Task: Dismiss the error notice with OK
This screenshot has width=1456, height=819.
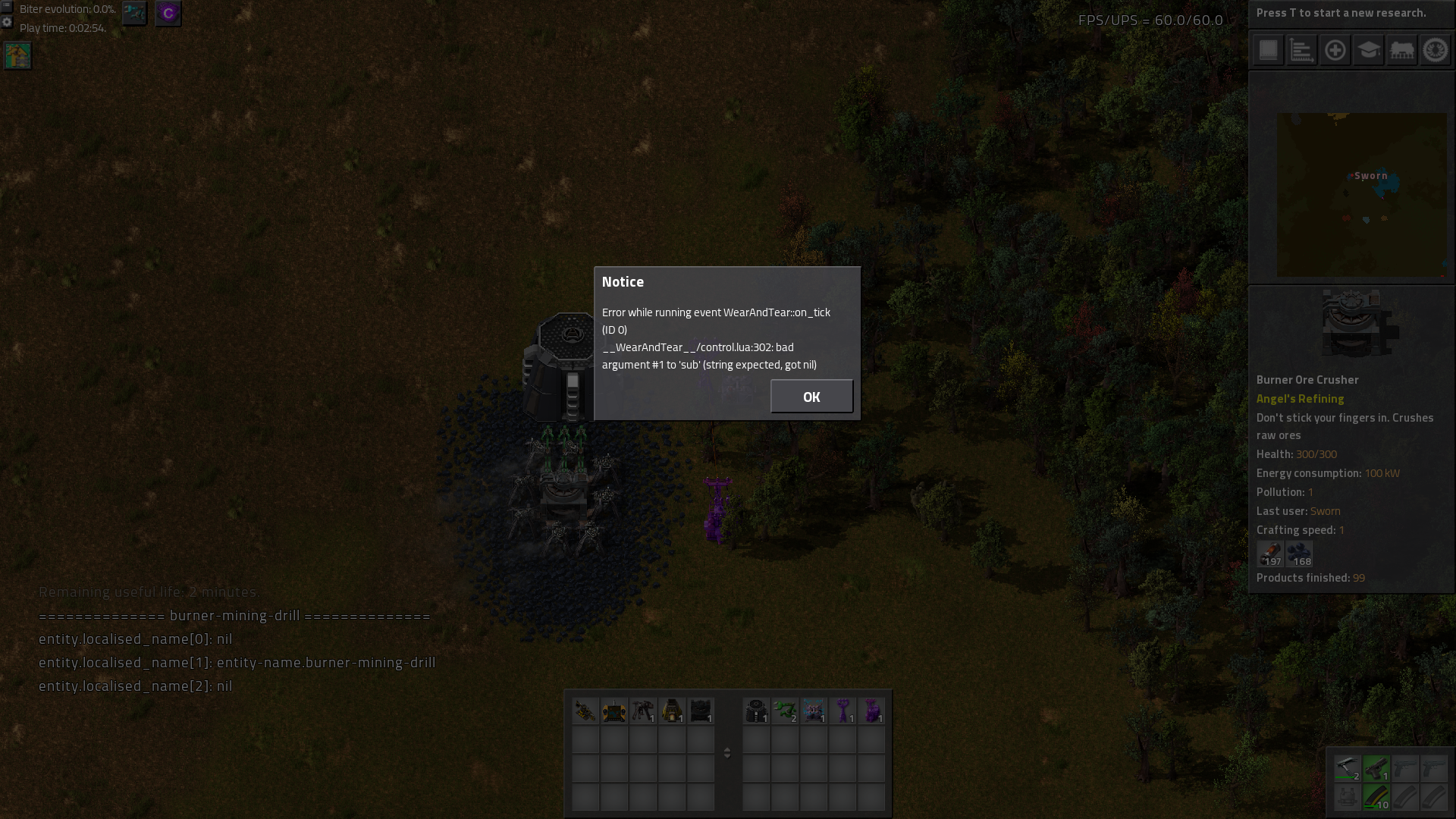Action: click(811, 397)
